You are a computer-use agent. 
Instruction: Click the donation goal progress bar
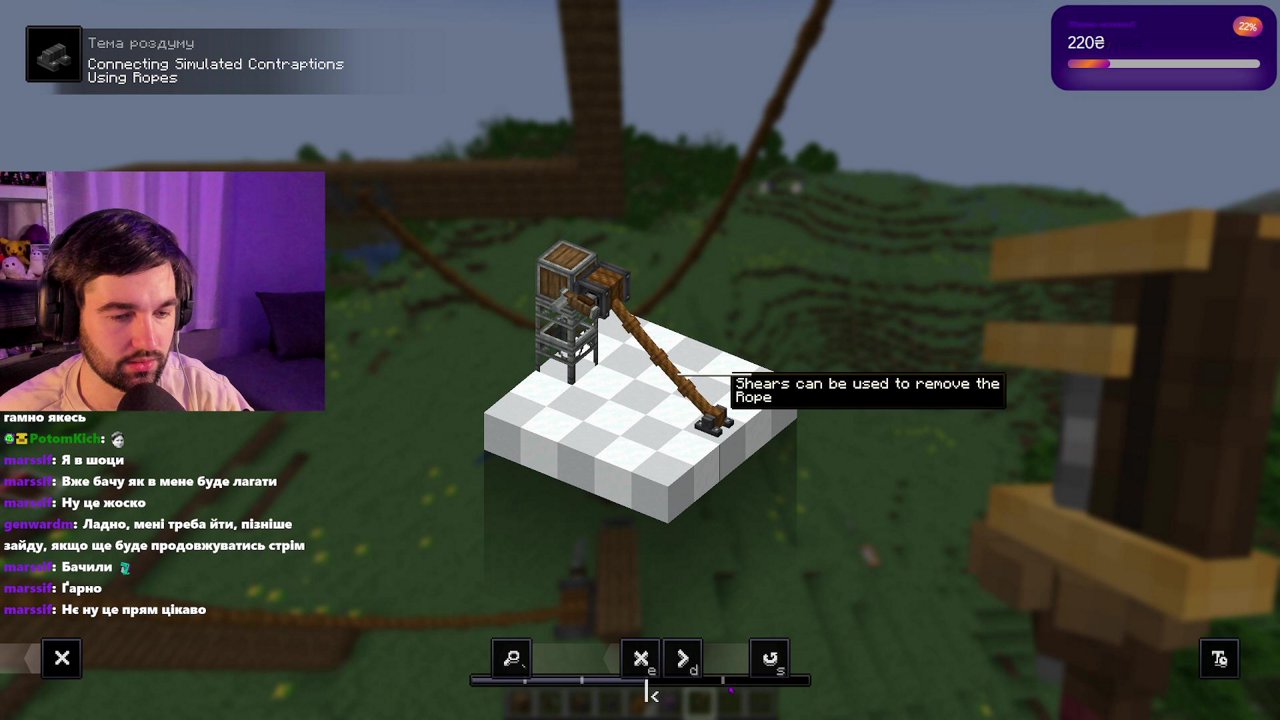(x=1163, y=64)
